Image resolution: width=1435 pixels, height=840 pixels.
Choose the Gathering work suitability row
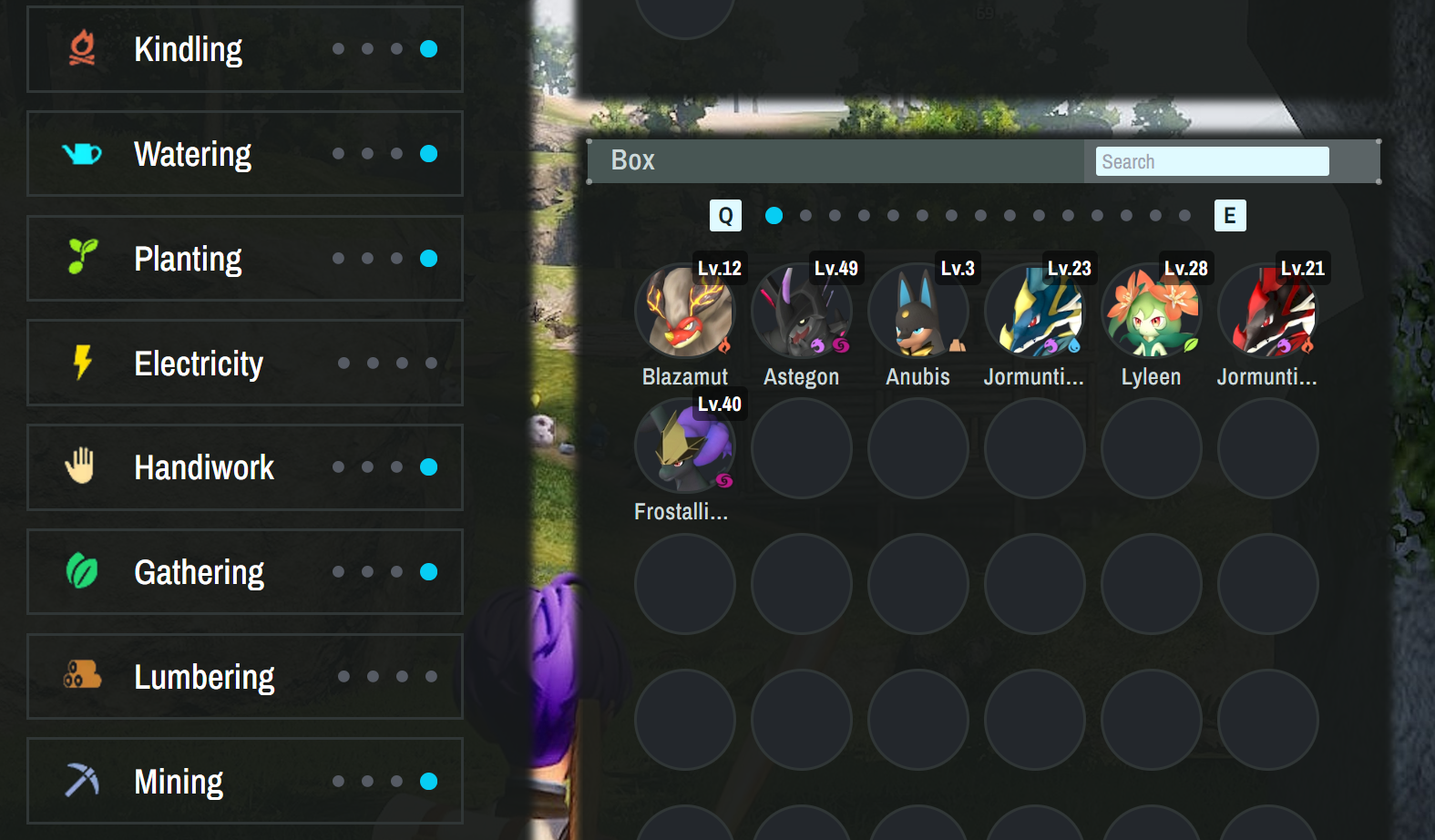[x=244, y=572]
